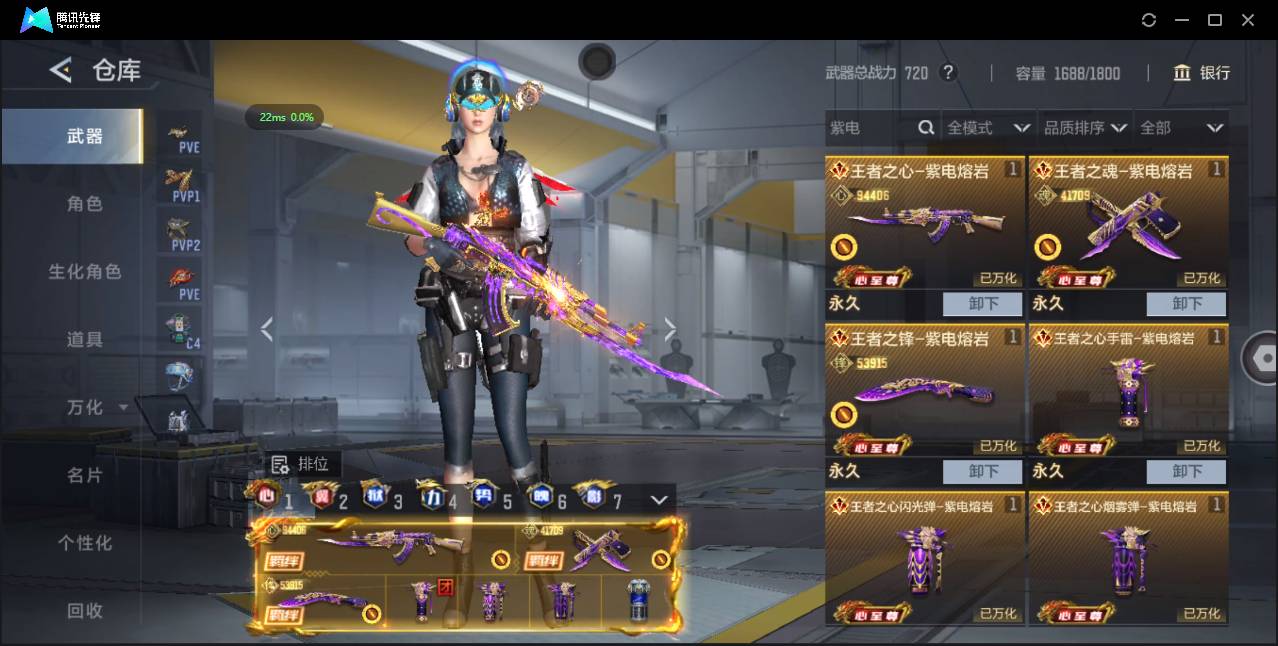This screenshot has height=646, width=1278.
Task: Open the 银行 bank
Action: coord(1202,73)
